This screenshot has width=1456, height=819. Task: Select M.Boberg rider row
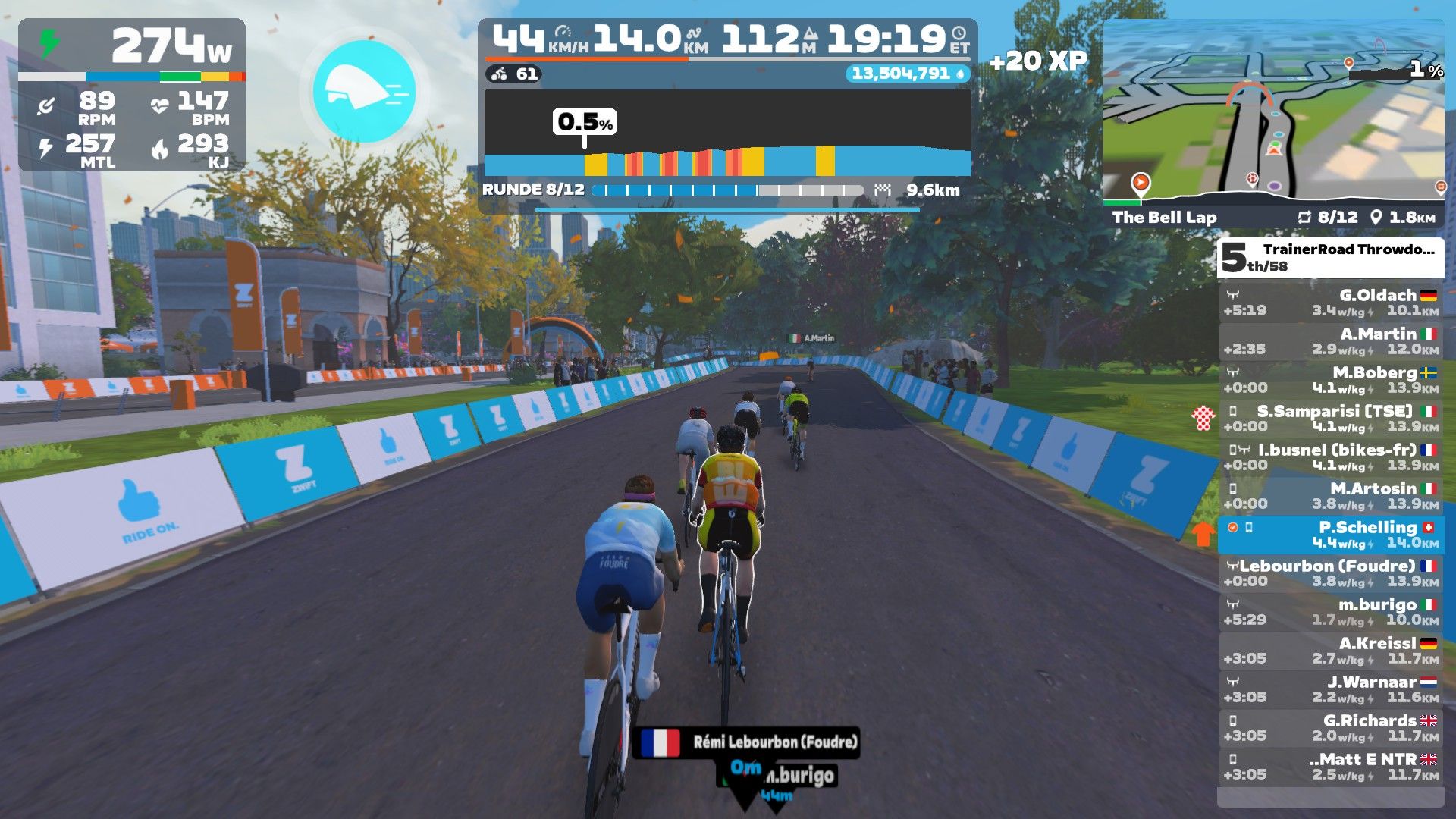1331,380
